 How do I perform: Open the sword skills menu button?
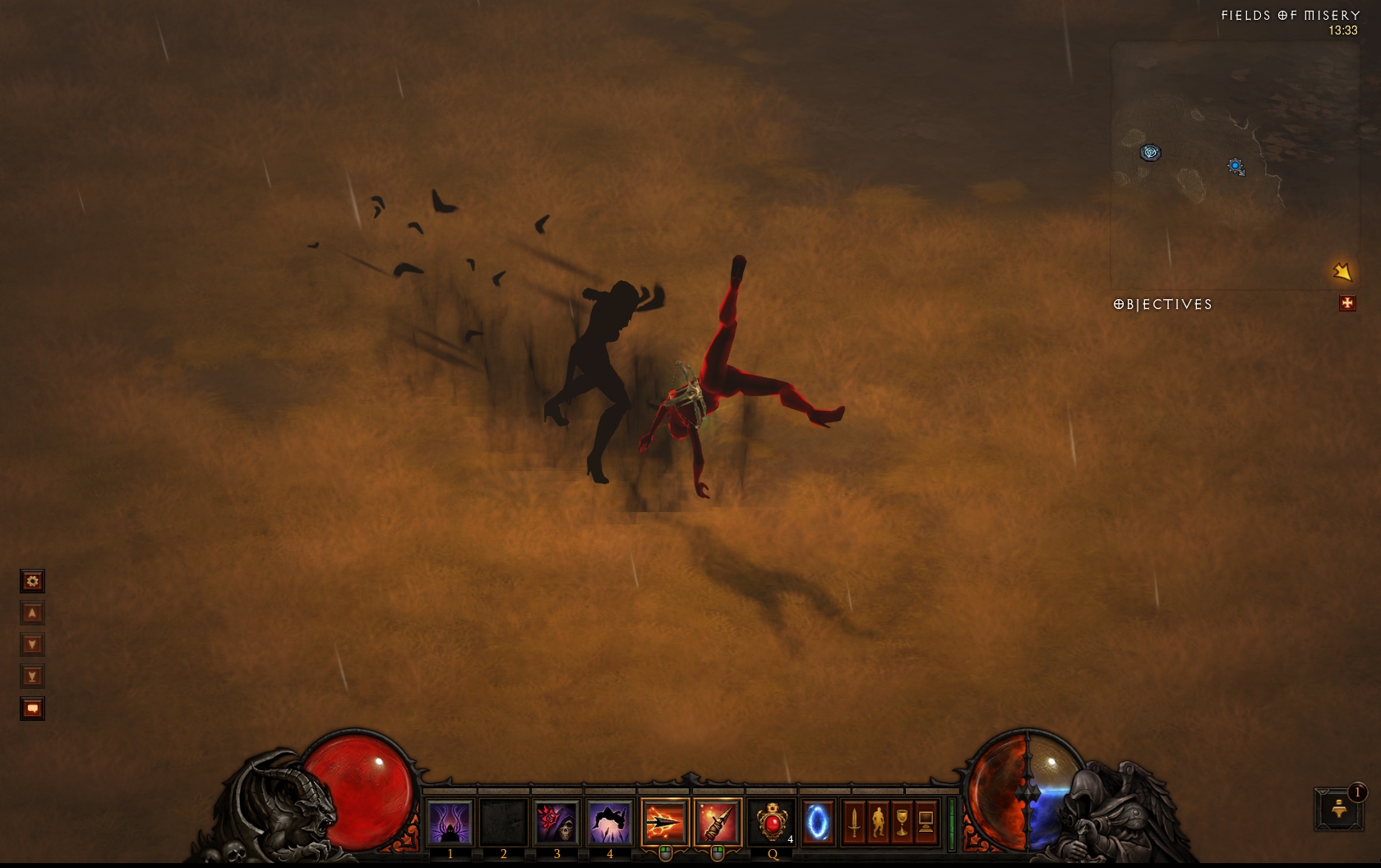(854, 821)
